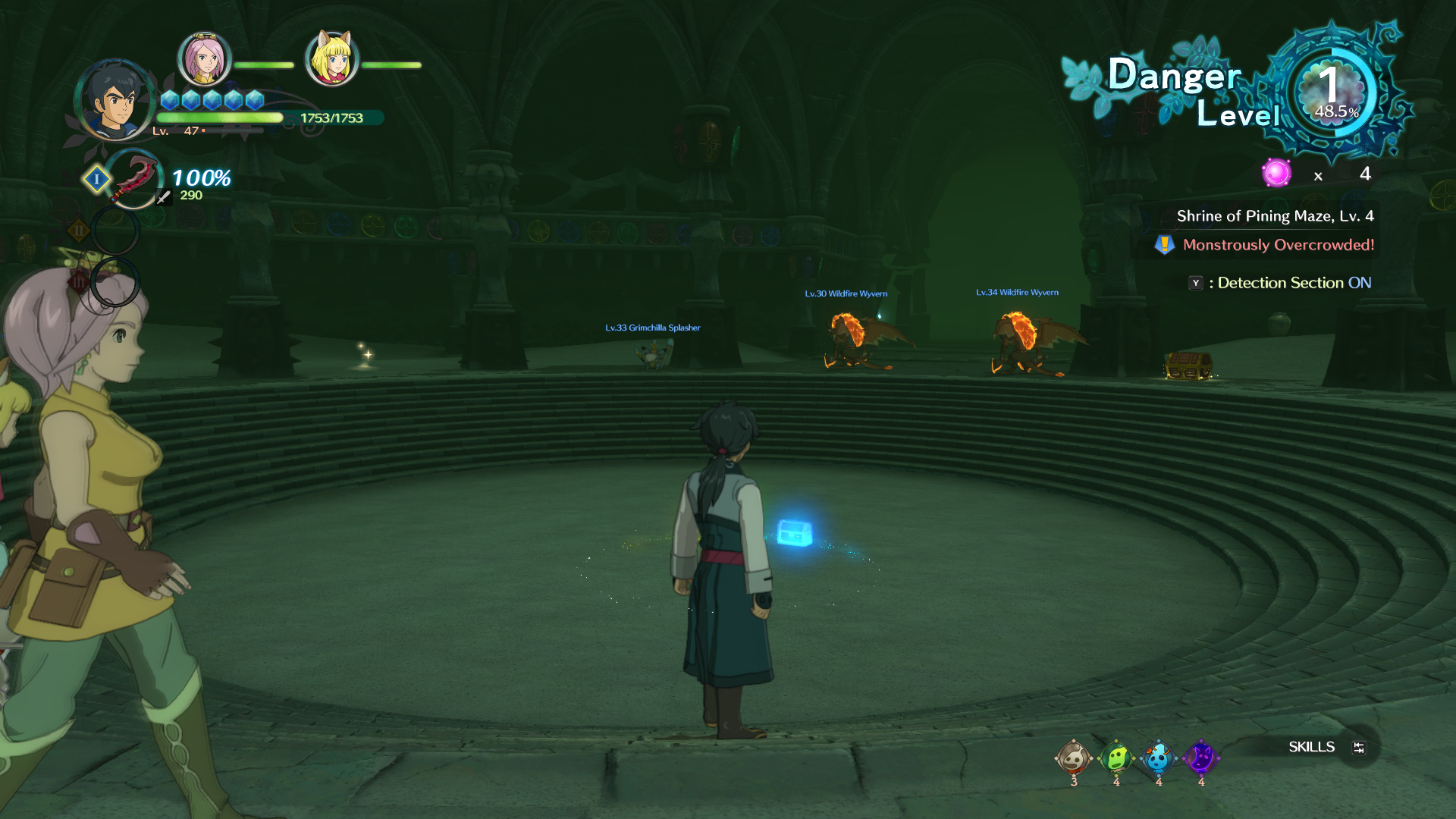Click the Danger Level gauge
Viewport: 1456px width, 819px height.
point(1335,93)
